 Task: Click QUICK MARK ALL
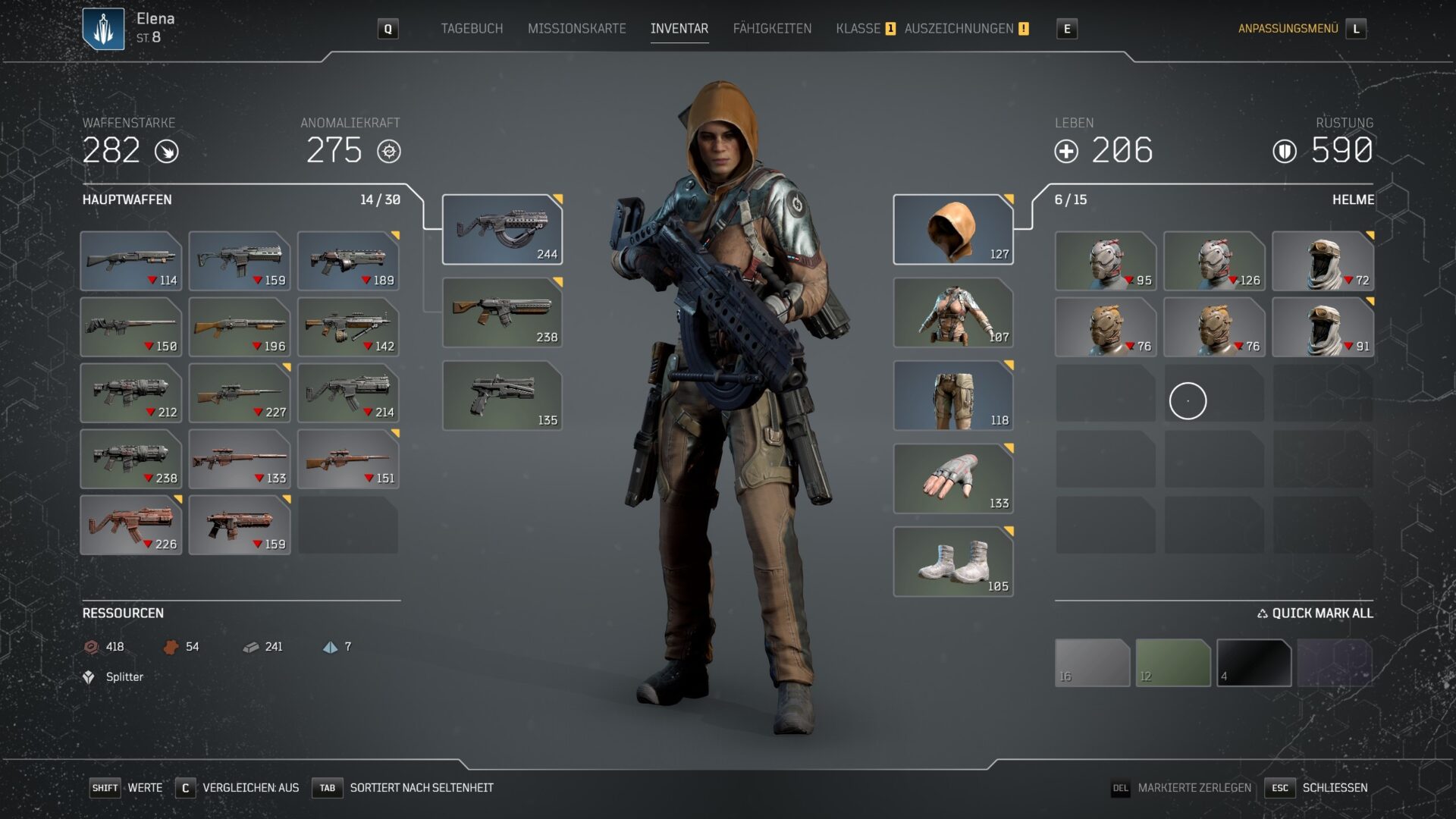[1316, 613]
